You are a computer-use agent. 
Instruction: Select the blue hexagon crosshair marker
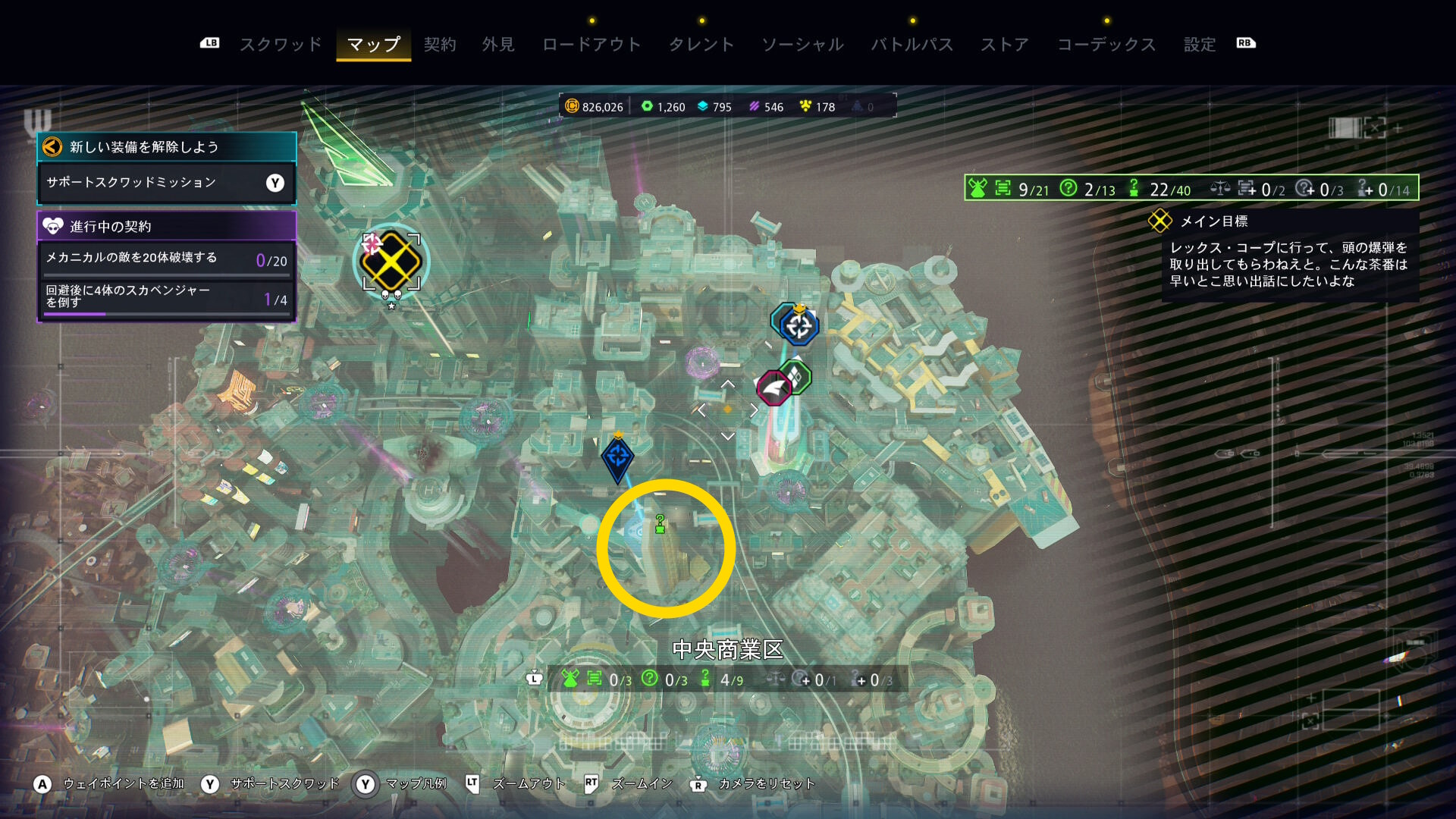point(798,326)
